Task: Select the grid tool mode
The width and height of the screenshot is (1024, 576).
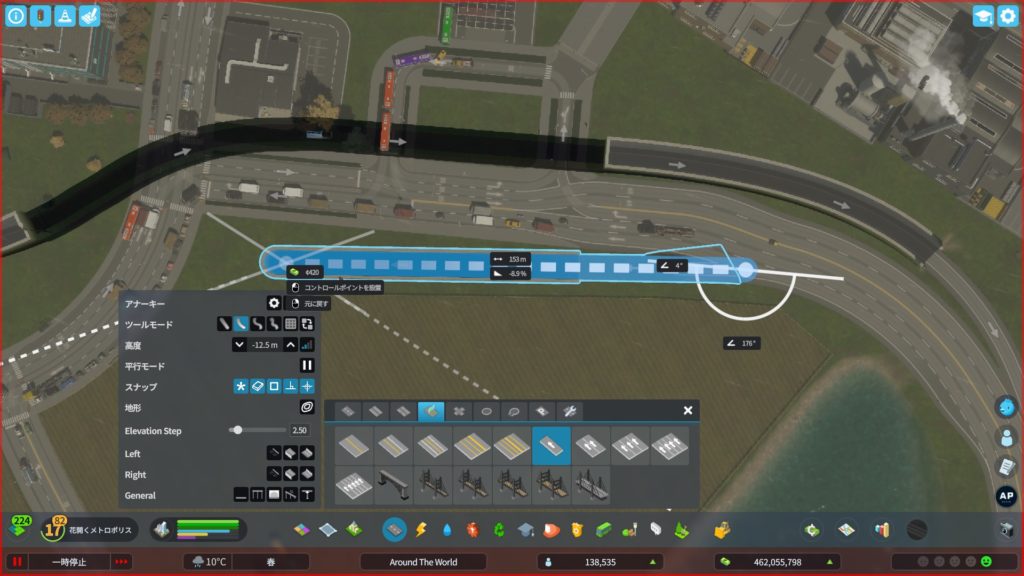Action: 290,324
